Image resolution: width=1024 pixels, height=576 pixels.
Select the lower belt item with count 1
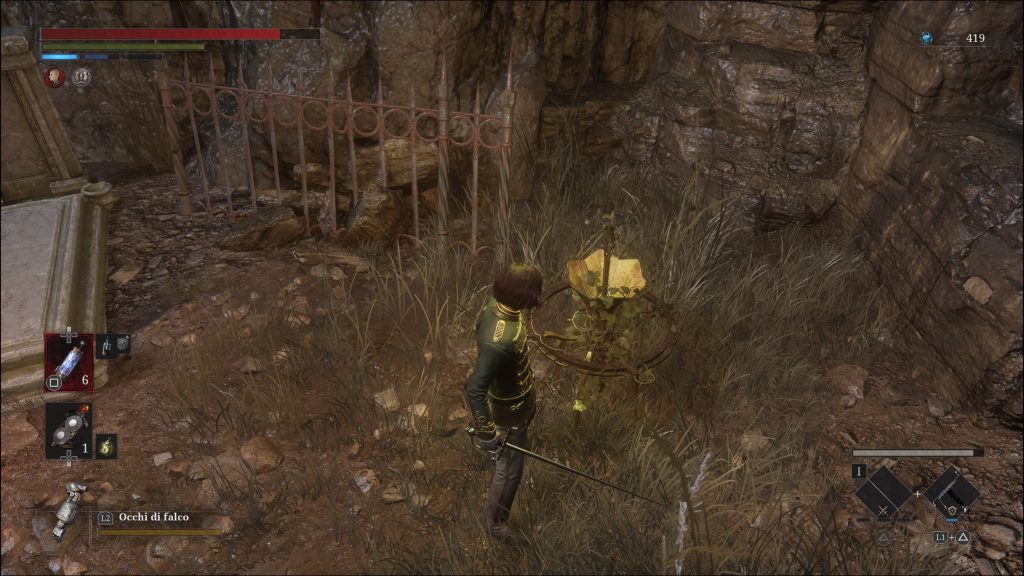pyautogui.click(x=68, y=430)
